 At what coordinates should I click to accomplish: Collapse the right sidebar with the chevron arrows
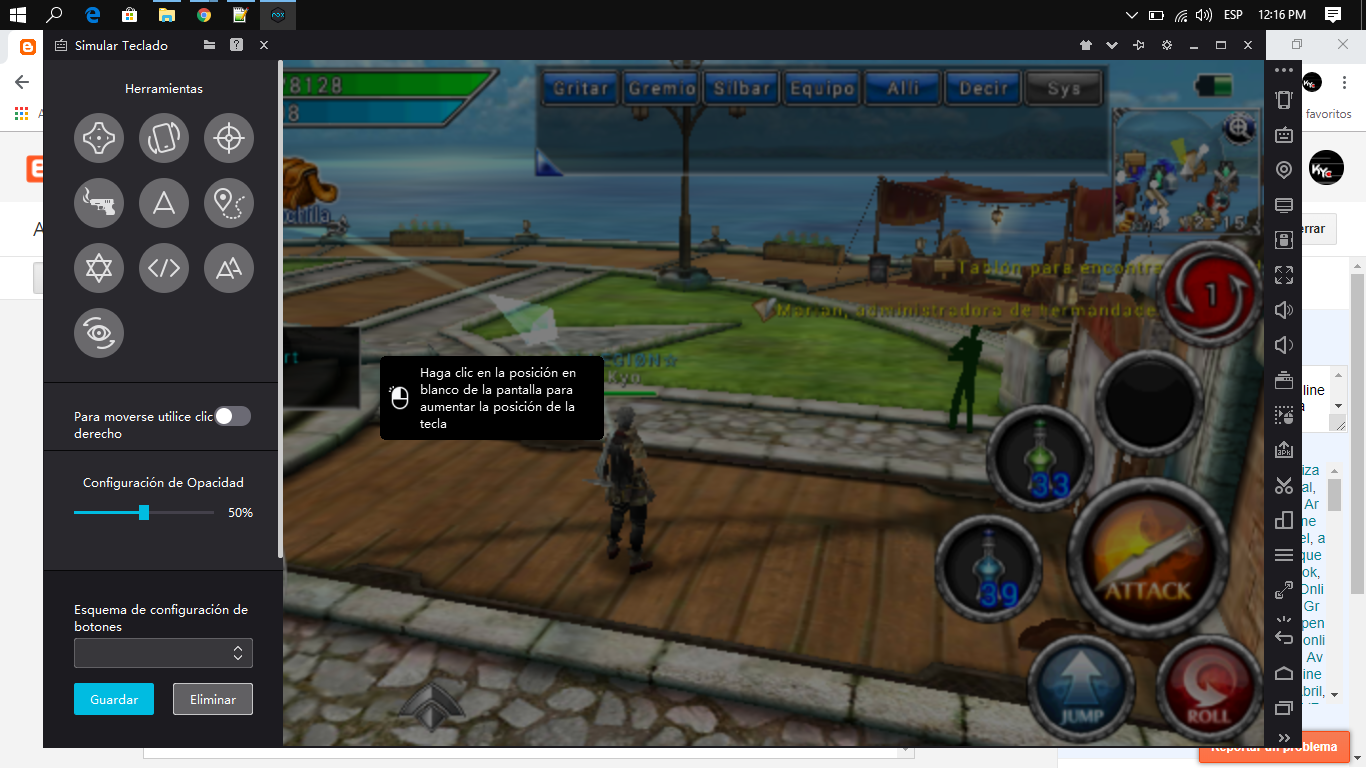pos(1283,738)
